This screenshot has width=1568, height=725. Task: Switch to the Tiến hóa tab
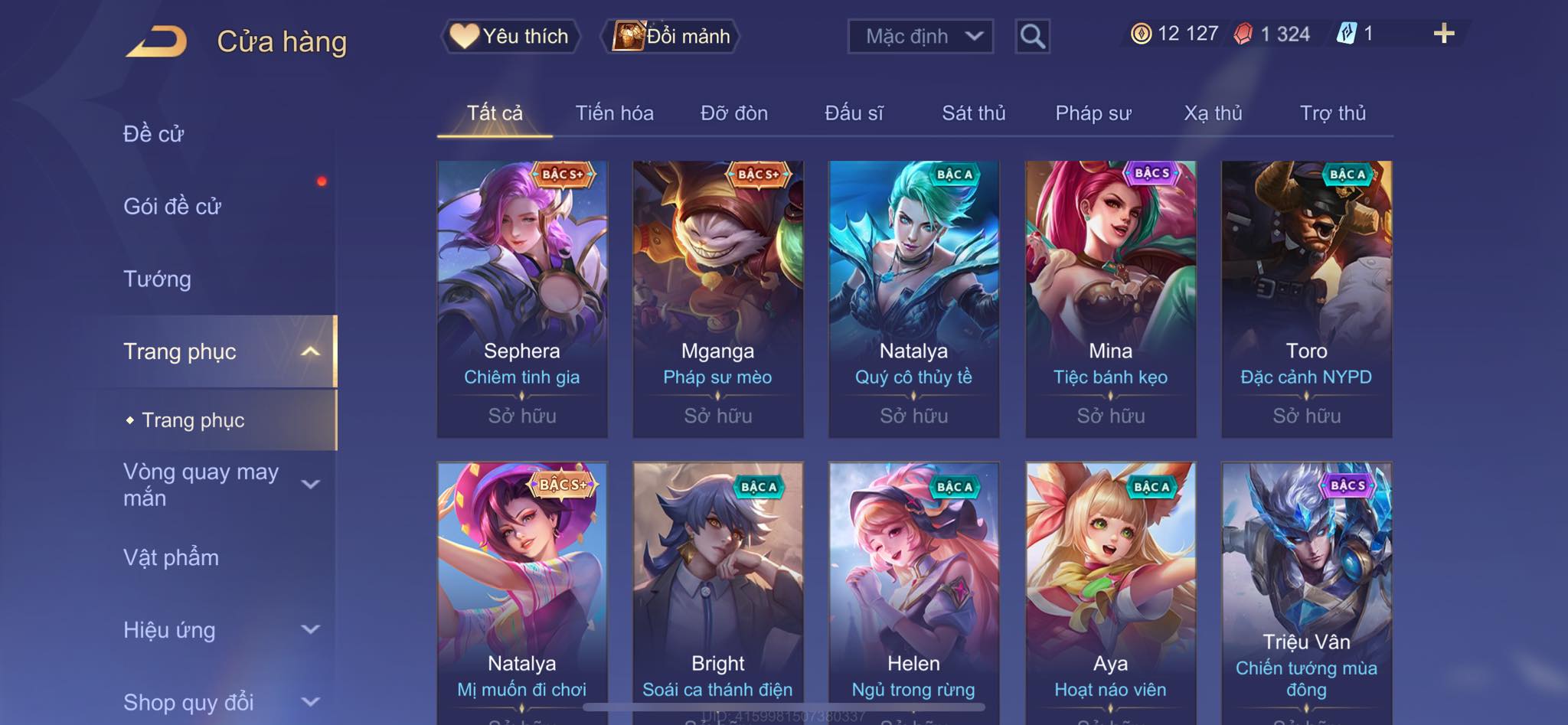pos(614,113)
